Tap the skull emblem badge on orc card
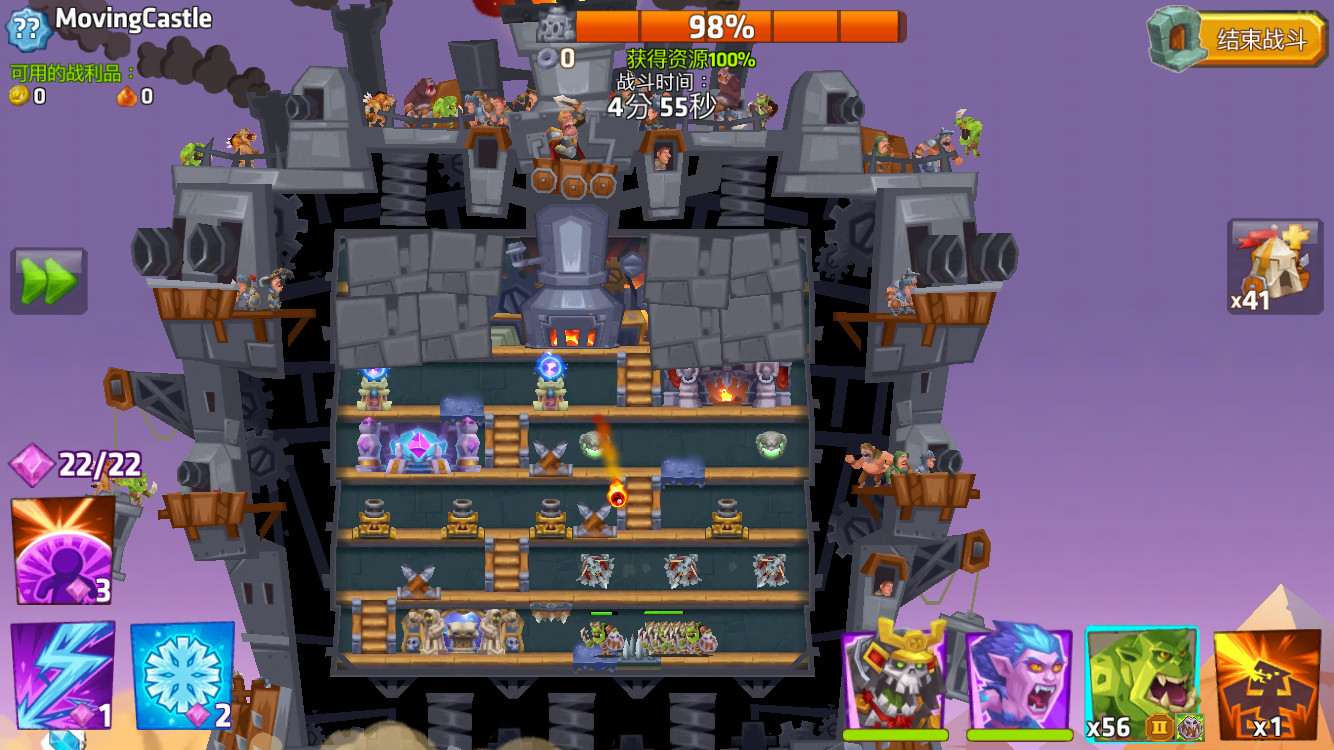This screenshot has width=1334, height=750. click(1190, 726)
